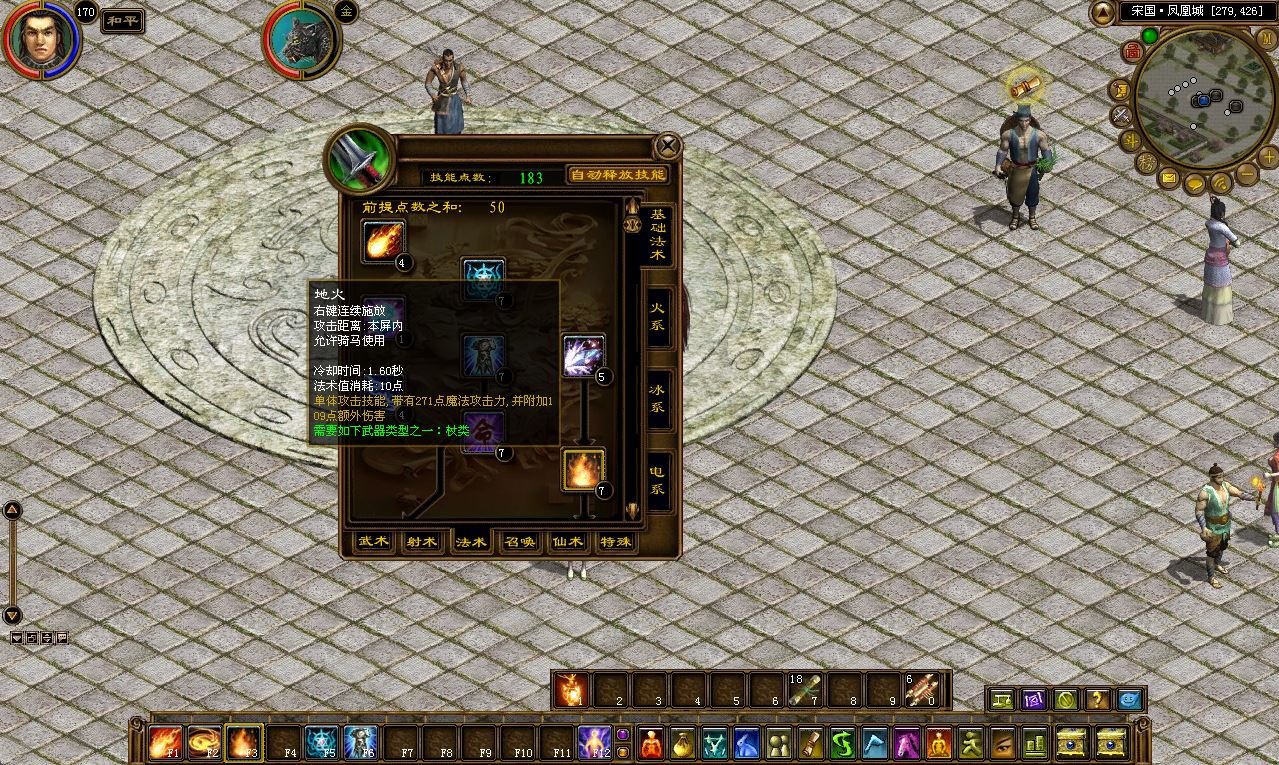Open the 射术 archery tab
Image resolution: width=1279 pixels, height=765 pixels.
point(422,541)
